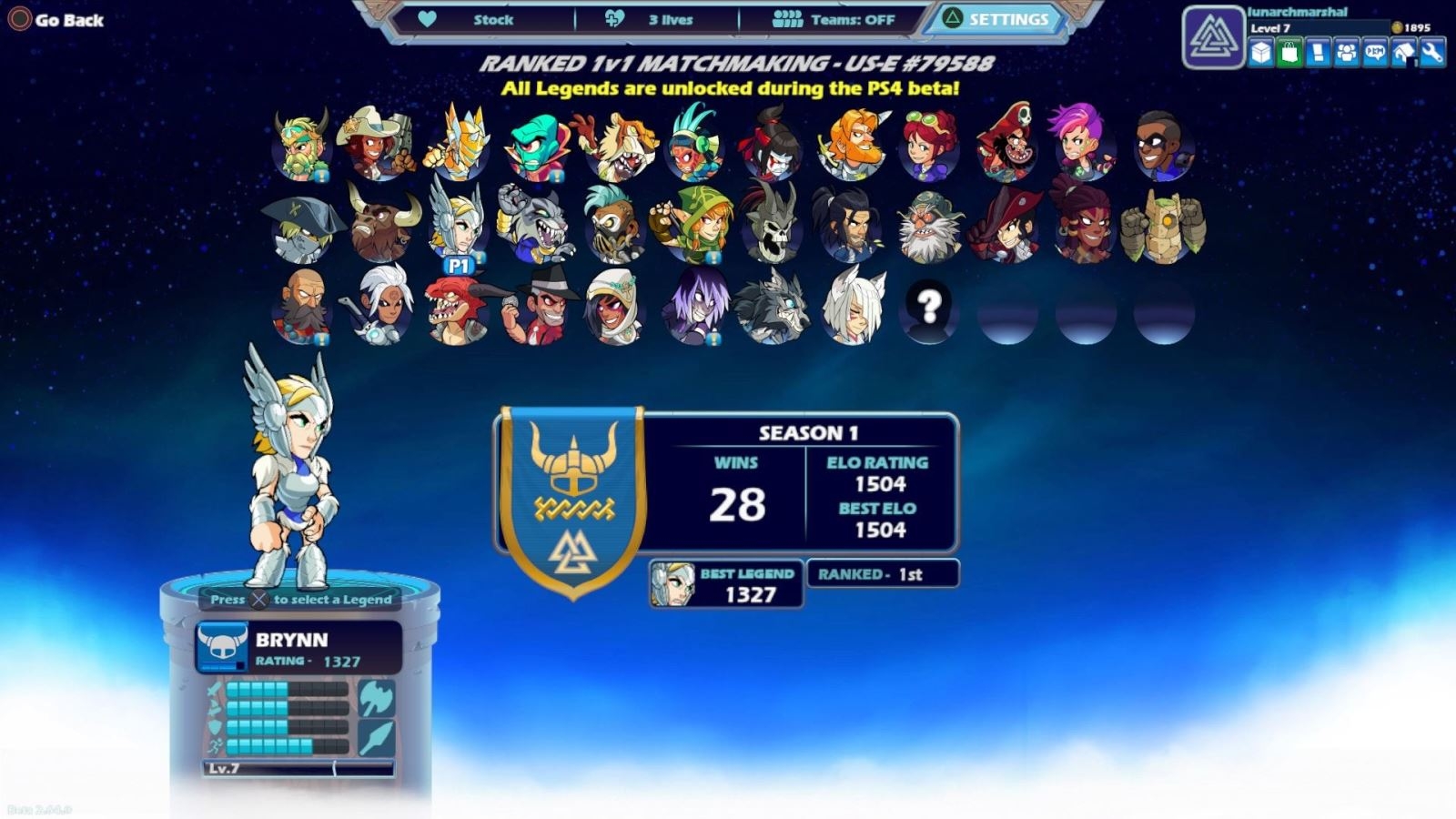Open the chat speech-bubble icon

[x=1376, y=52]
